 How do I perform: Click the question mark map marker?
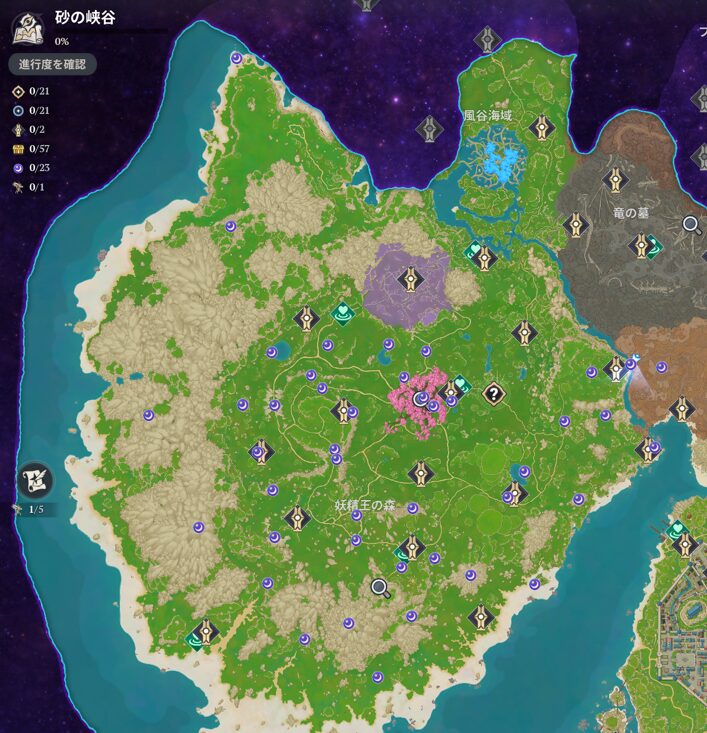pos(492,393)
